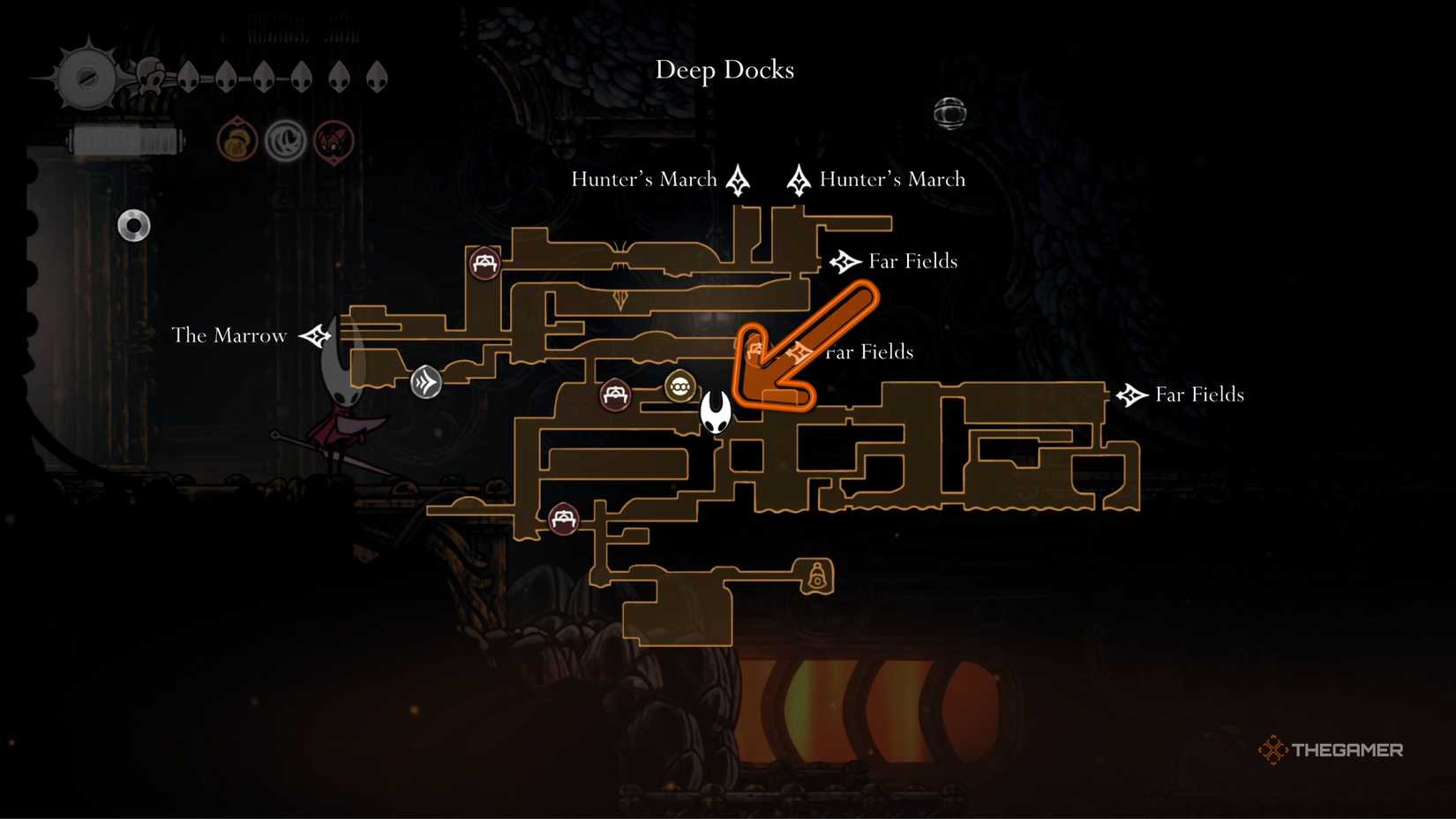The width and height of the screenshot is (1456, 819).
Task: Click the bench icon at the map's bottom area
Action: 562,520
